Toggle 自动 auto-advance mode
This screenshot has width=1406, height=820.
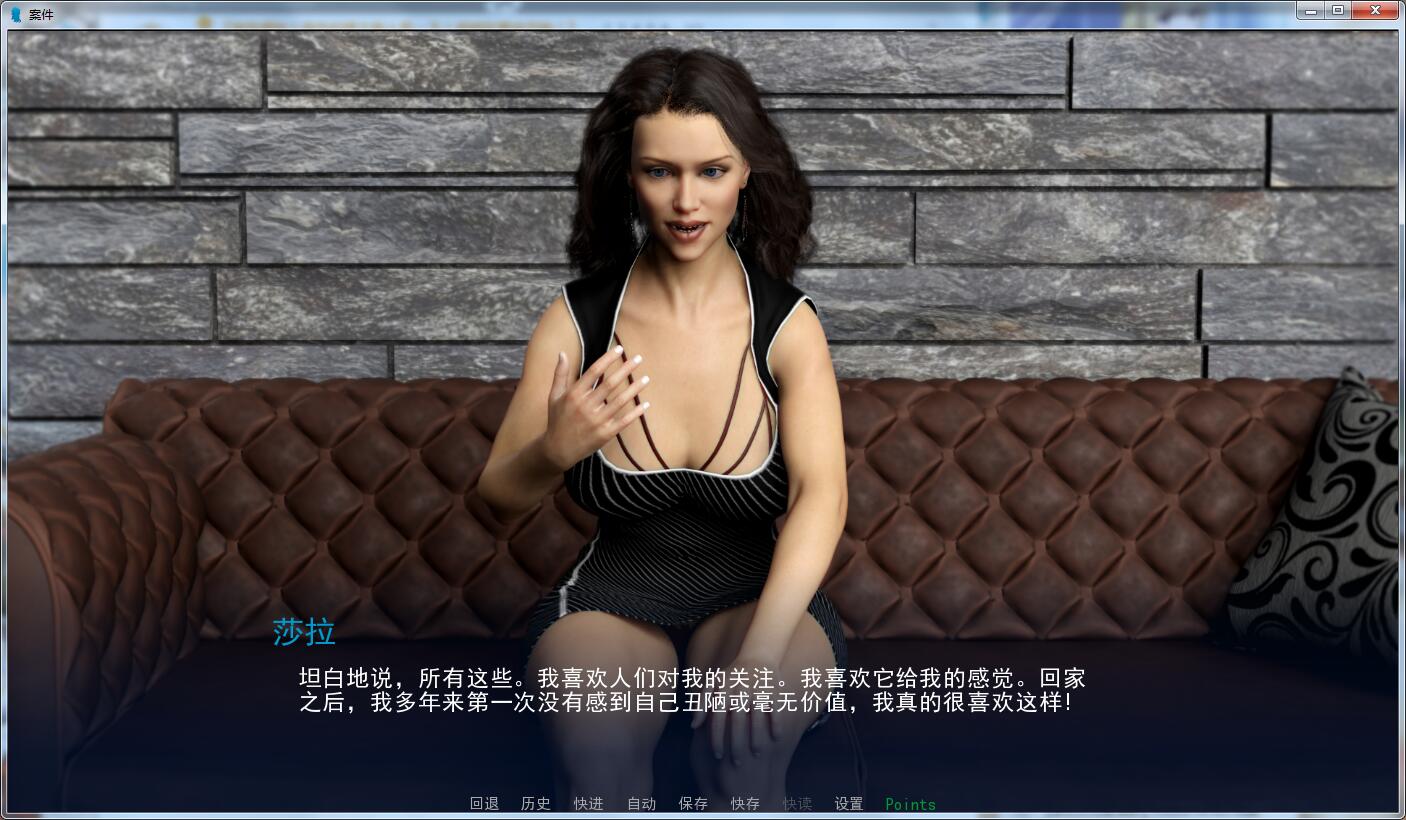coord(640,803)
